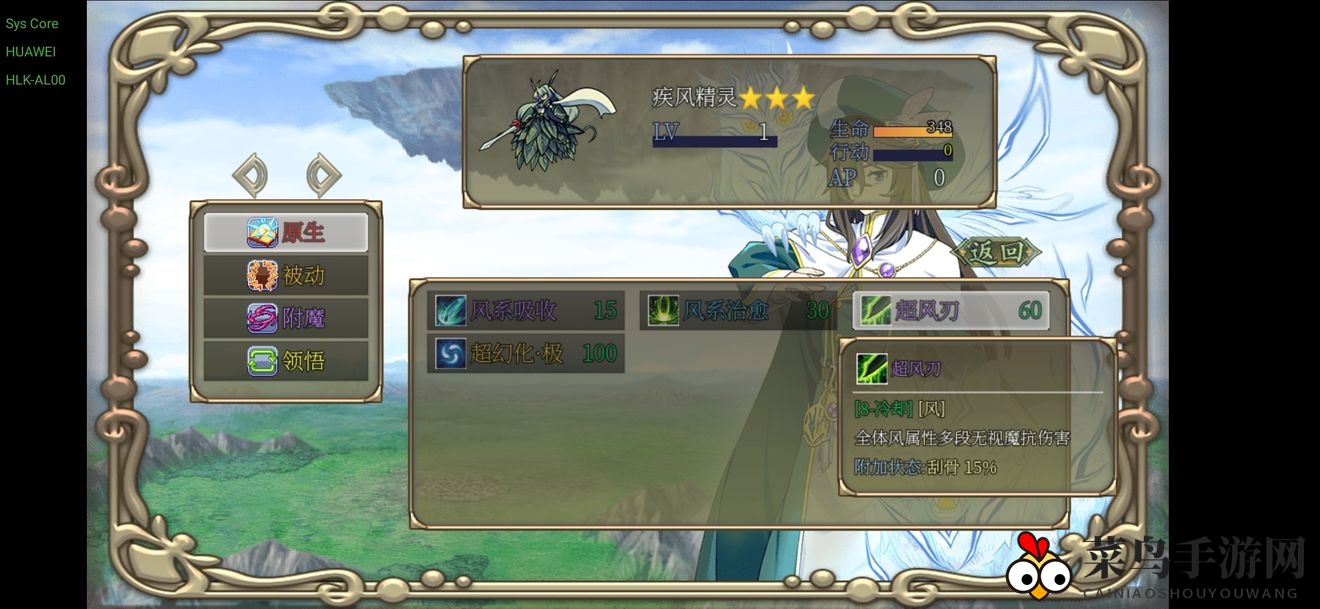Open the 被动 passive skills tab
The width and height of the screenshot is (1320, 609).
pyautogui.click(x=286, y=275)
